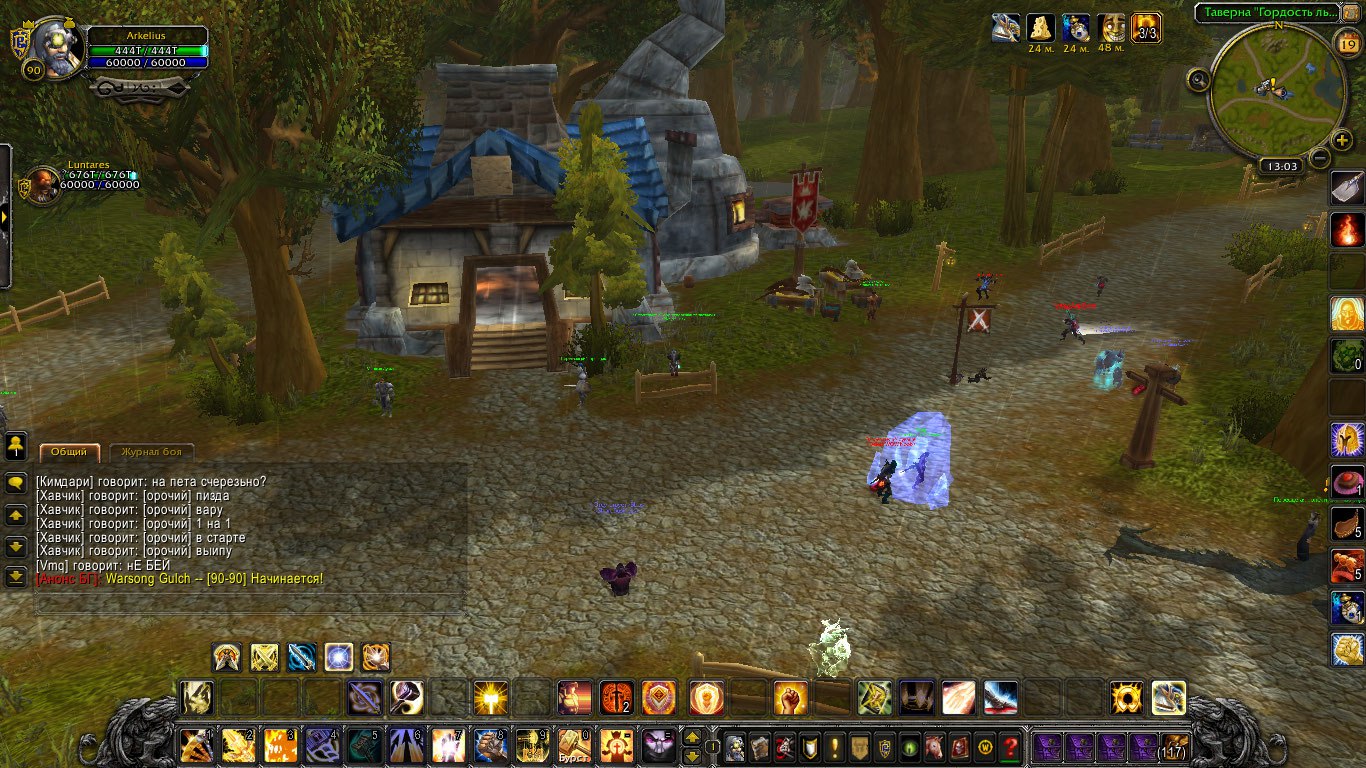Image resolution: width=1366 pixels, height=768 pixels.
Task: Switch to the Журнал боя chat tab
Action: coord(151,452)
